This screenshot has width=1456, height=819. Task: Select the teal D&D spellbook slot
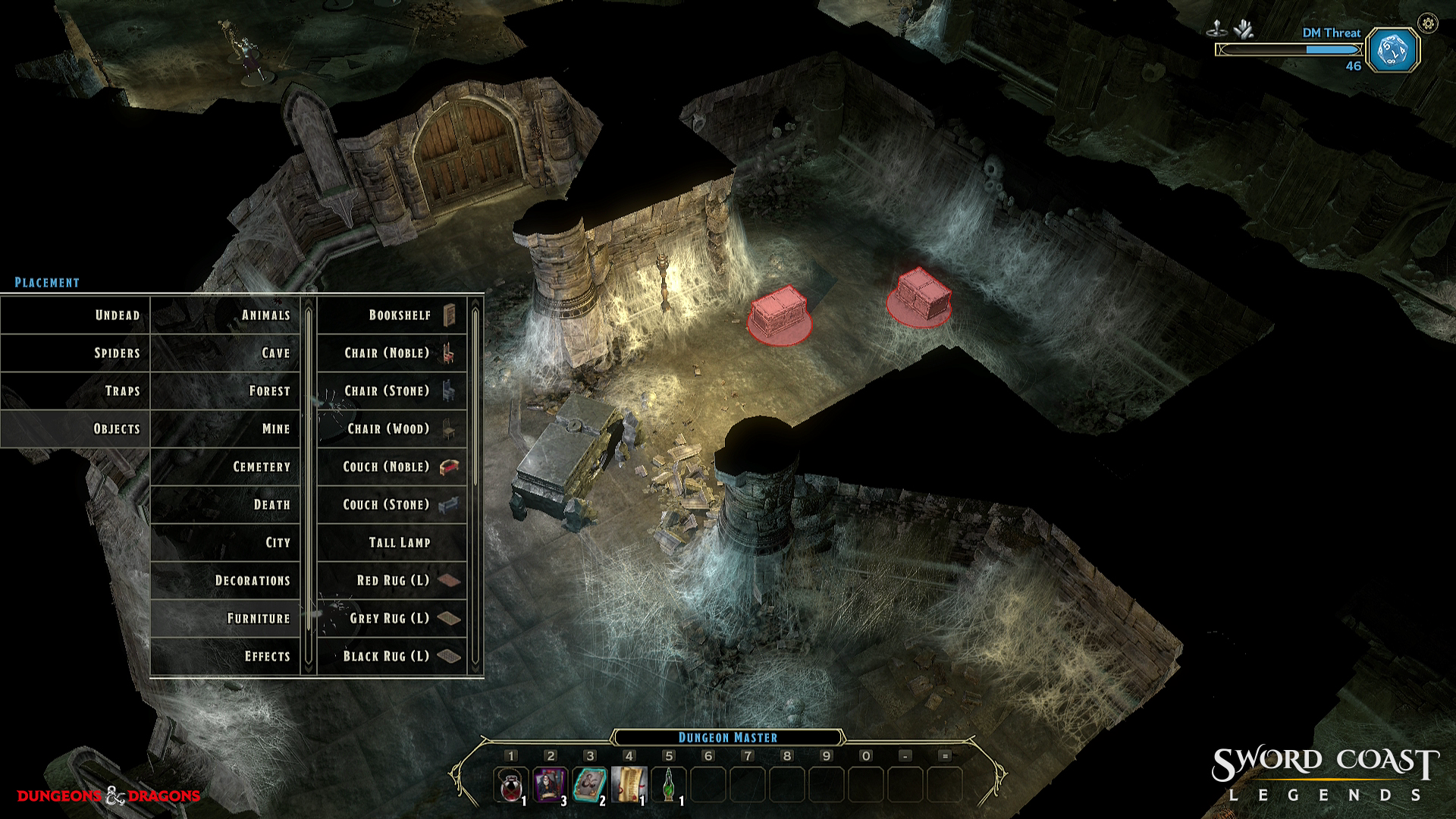click(589, 784)
